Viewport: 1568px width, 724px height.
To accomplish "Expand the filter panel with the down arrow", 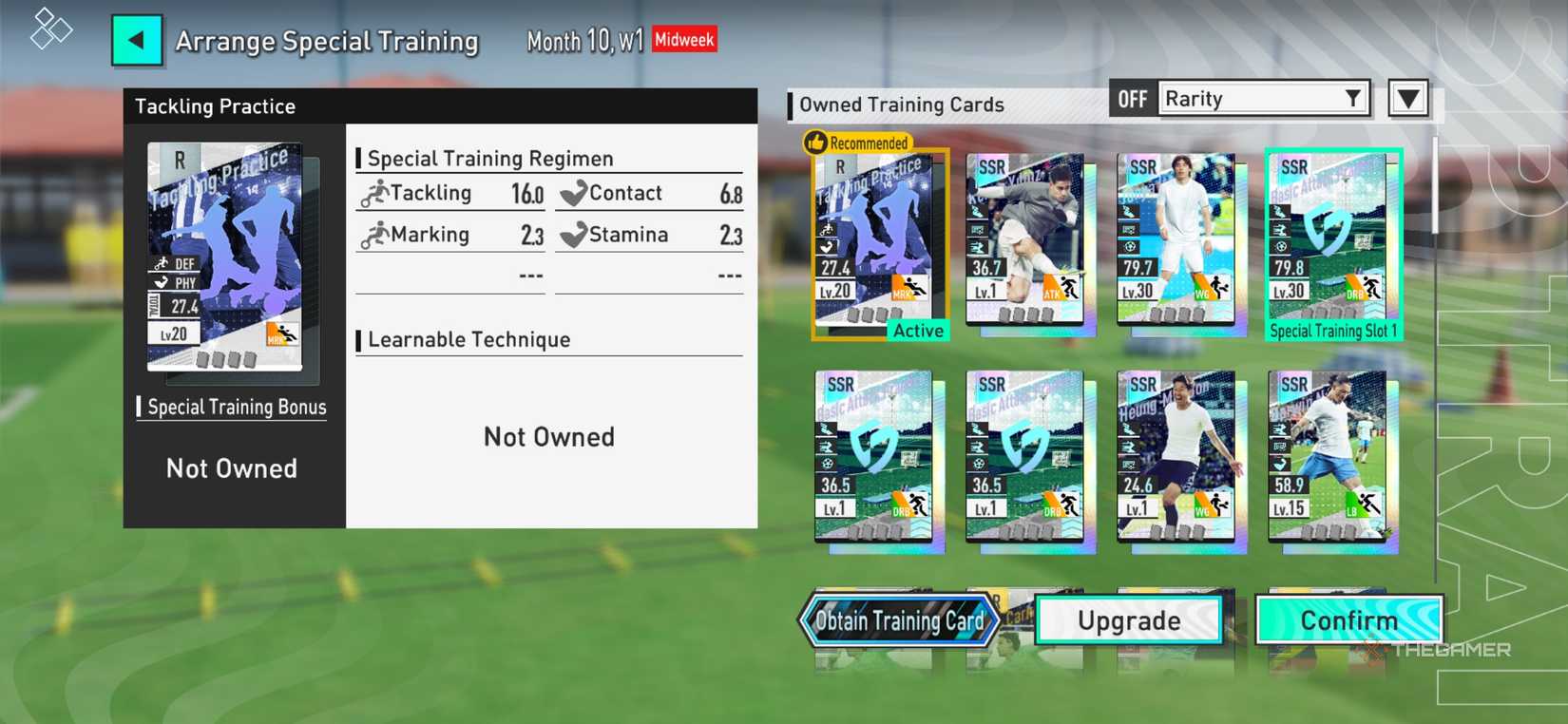I will (1408, 98).
